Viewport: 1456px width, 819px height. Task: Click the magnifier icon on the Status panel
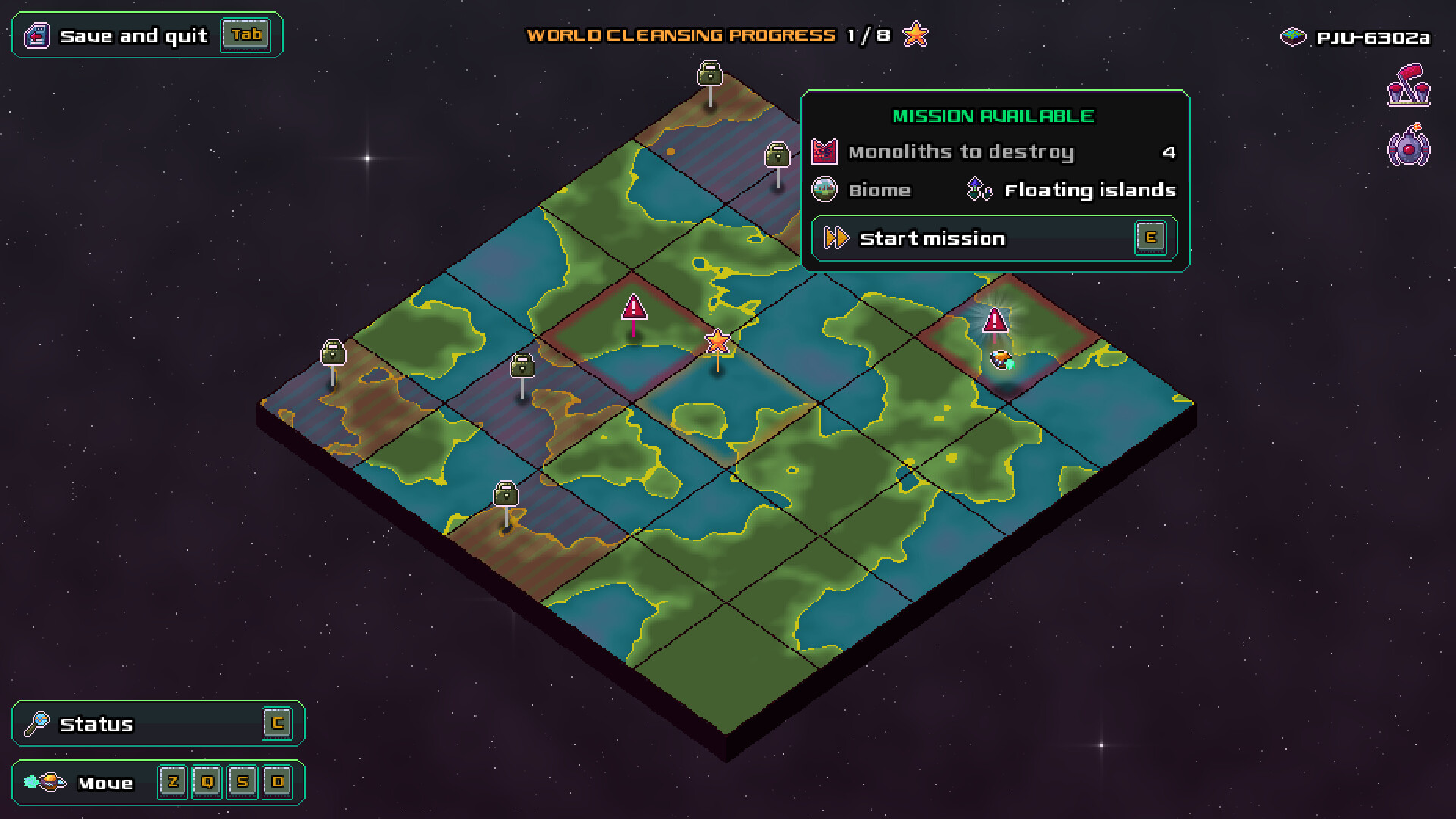pyautogui.click(x=37, y=723)
